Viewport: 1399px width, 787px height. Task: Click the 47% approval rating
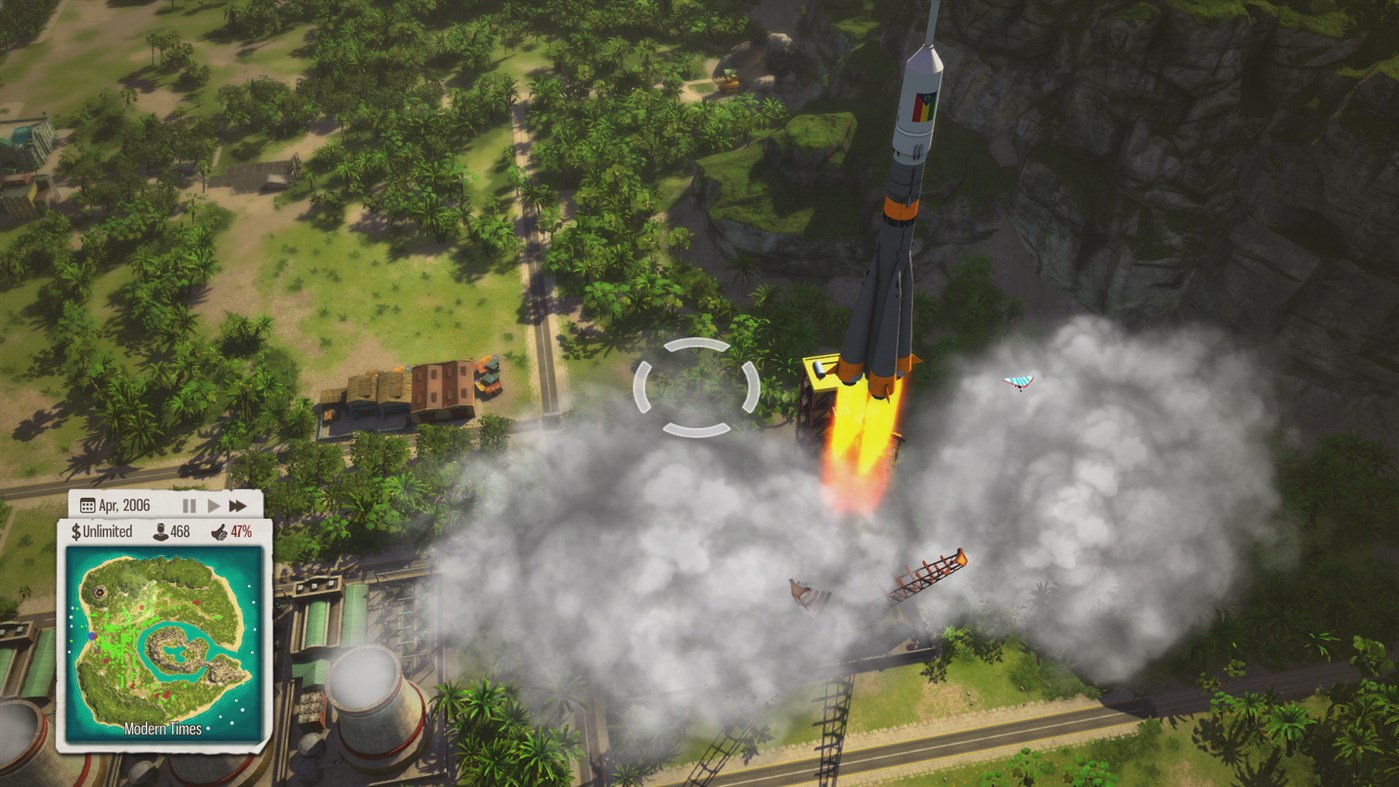(x=242, y=530)
